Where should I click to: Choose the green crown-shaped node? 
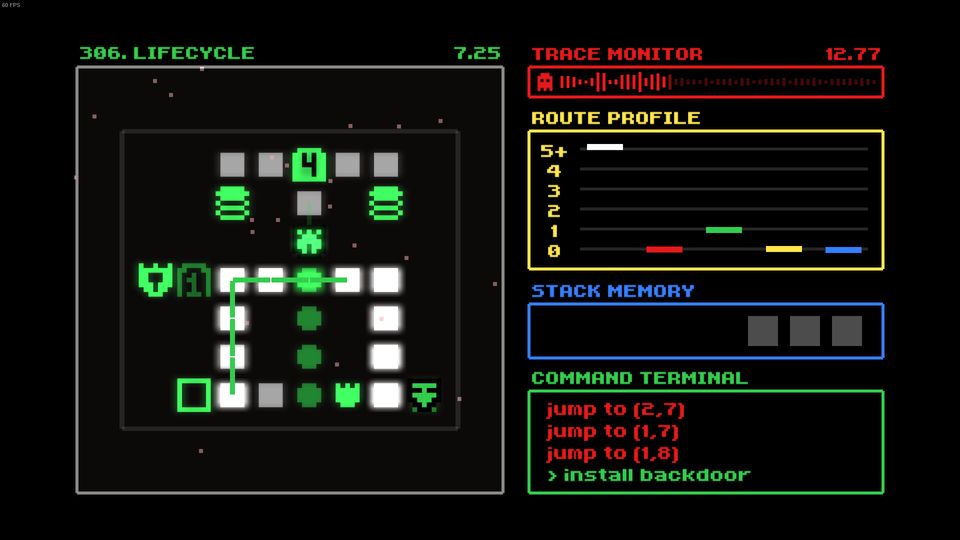(347, 395)
